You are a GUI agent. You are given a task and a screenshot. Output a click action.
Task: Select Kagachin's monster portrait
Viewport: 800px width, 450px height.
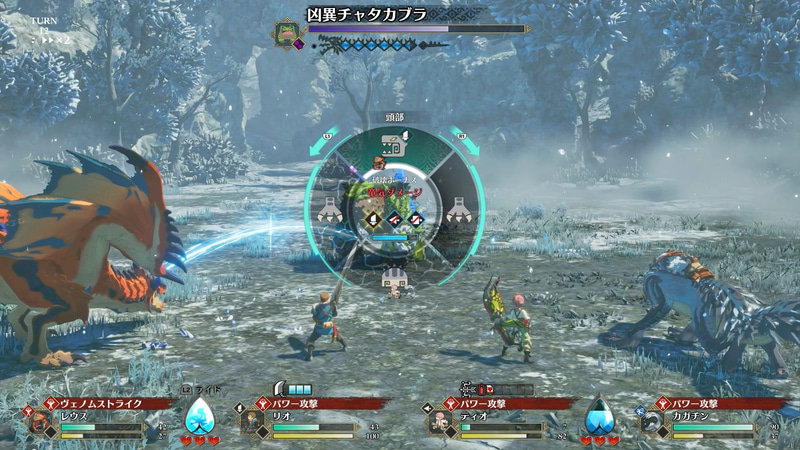pyautogui.click(x=652, y=423)
